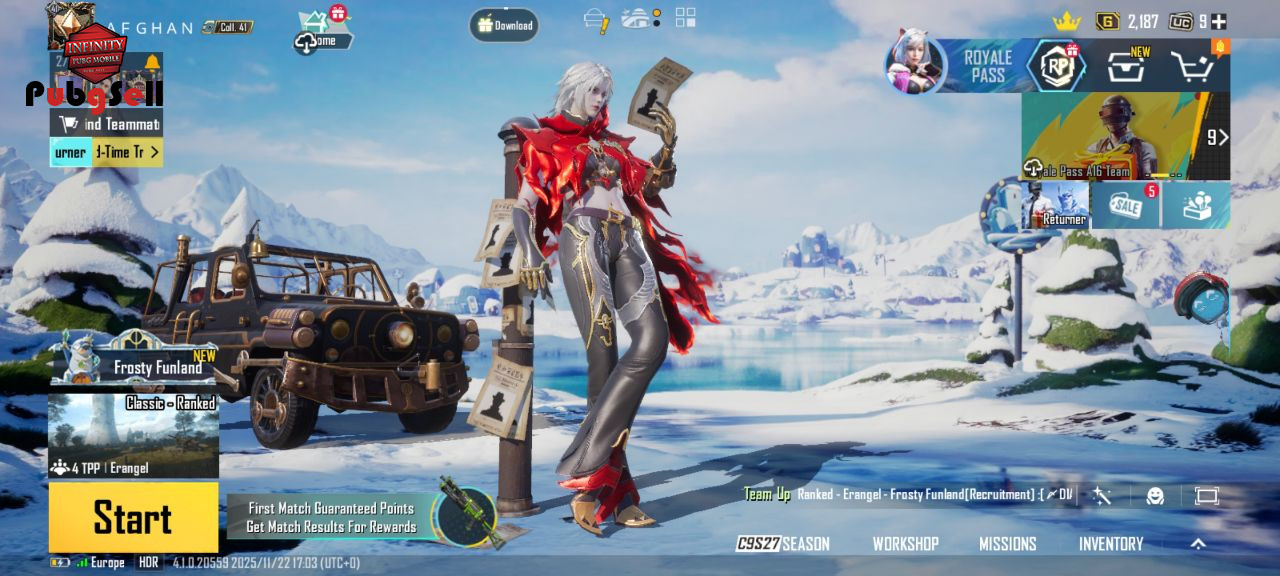Expand the bottom menu arrow

(x=1198, y=544)
